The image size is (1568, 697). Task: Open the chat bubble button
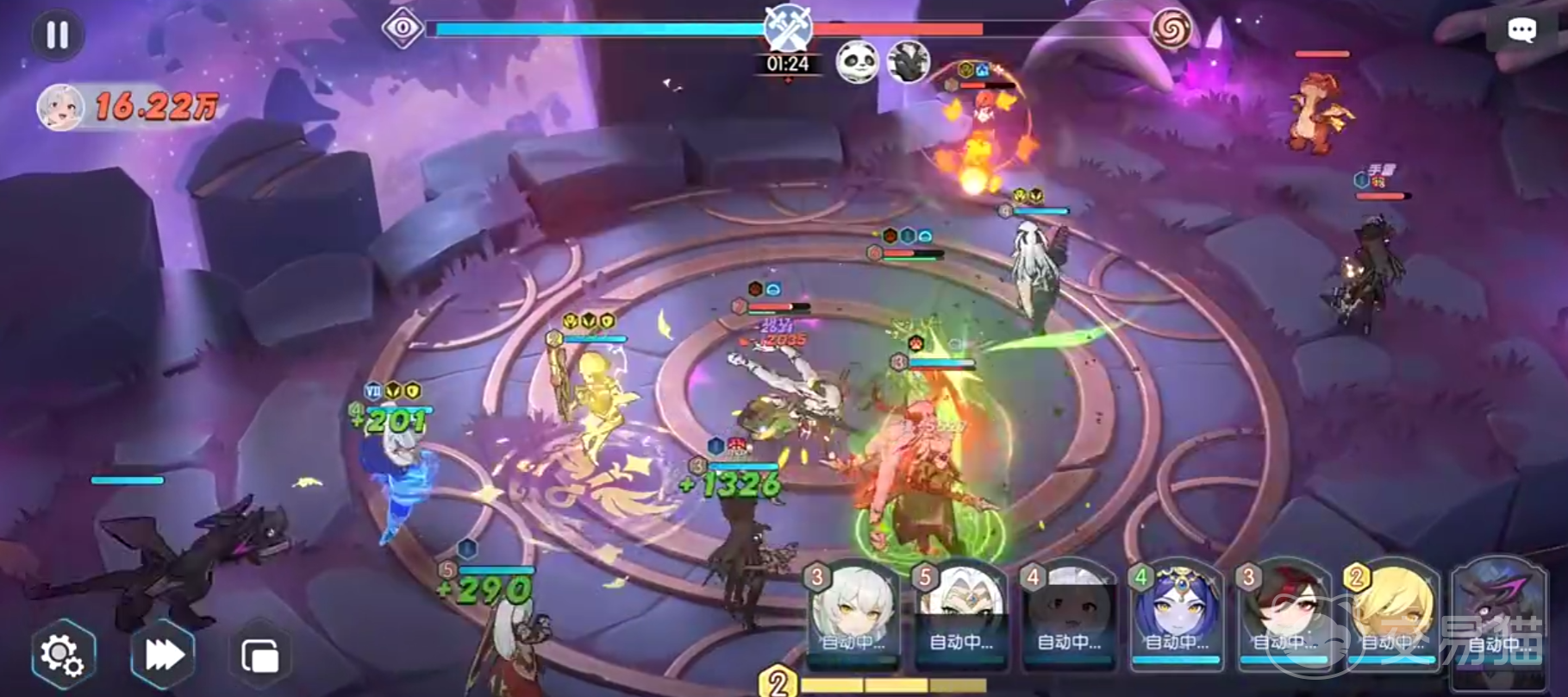pyautogui.click(x=1521, y=32)
